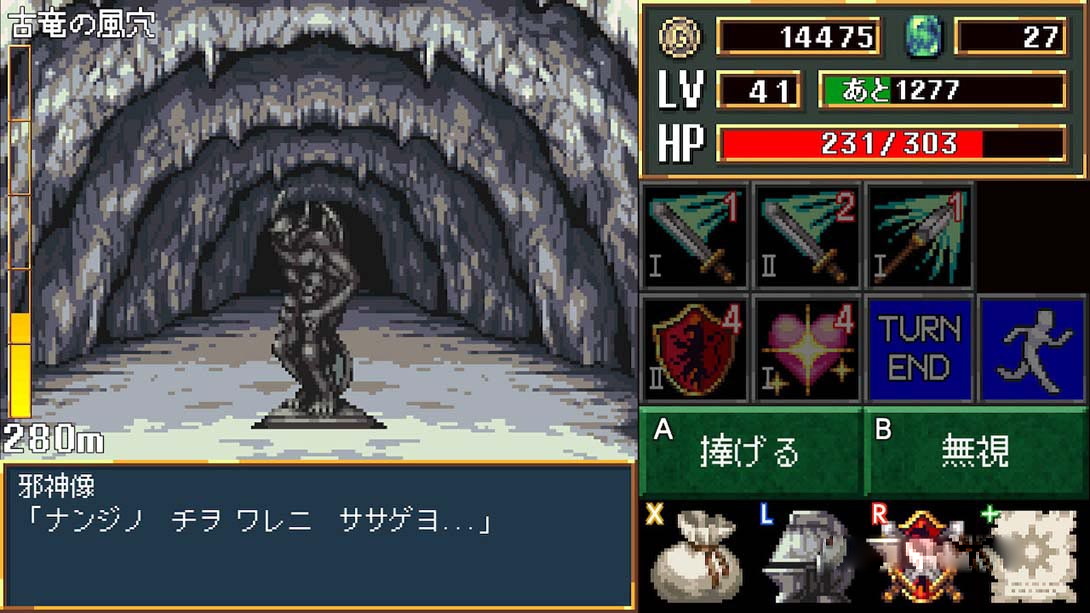
Task: Choose the 捧げる offer option
Action: (x=750, y=452)
